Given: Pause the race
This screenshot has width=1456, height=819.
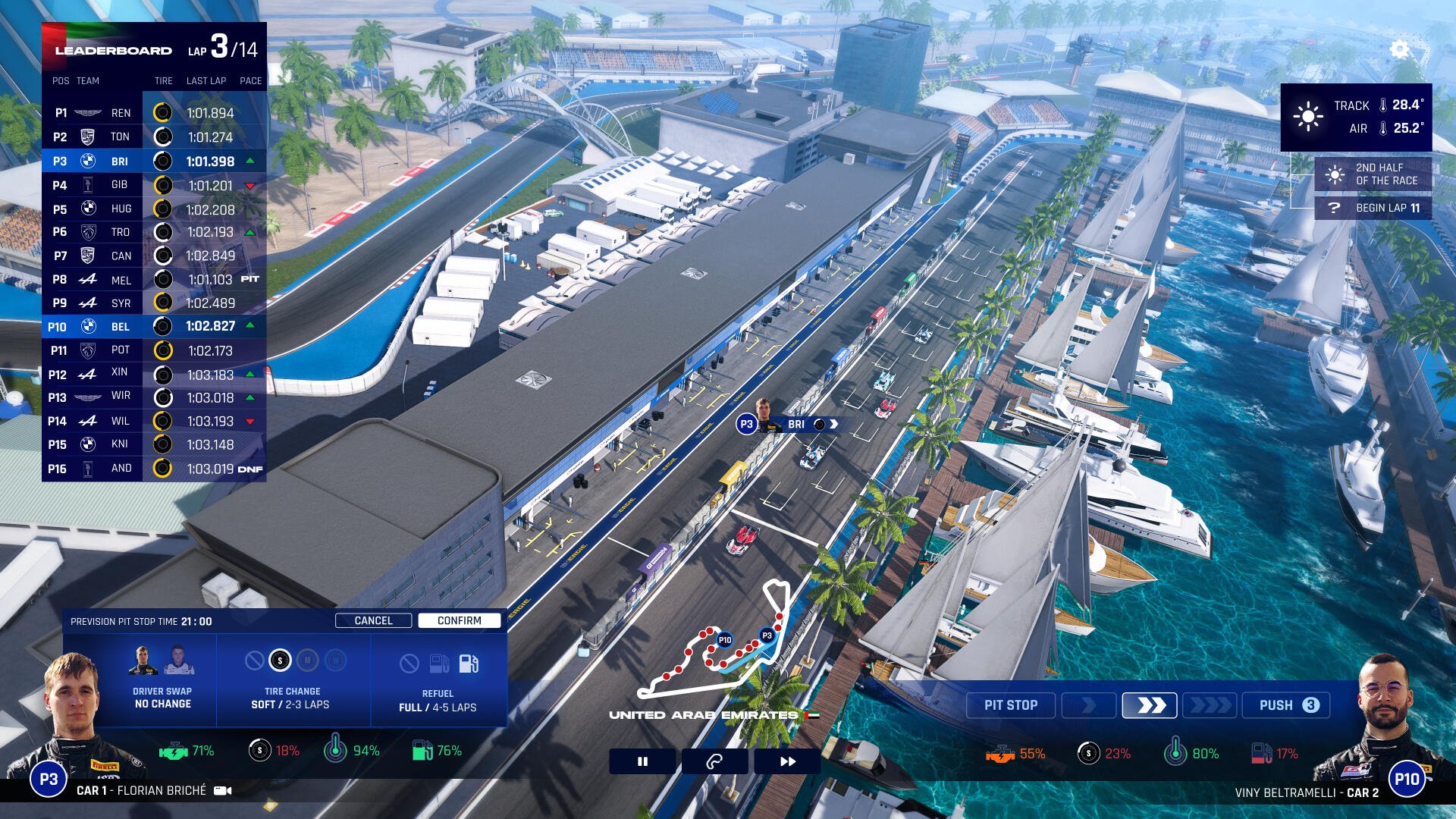Looking at the screenshot, I should 642,761.
